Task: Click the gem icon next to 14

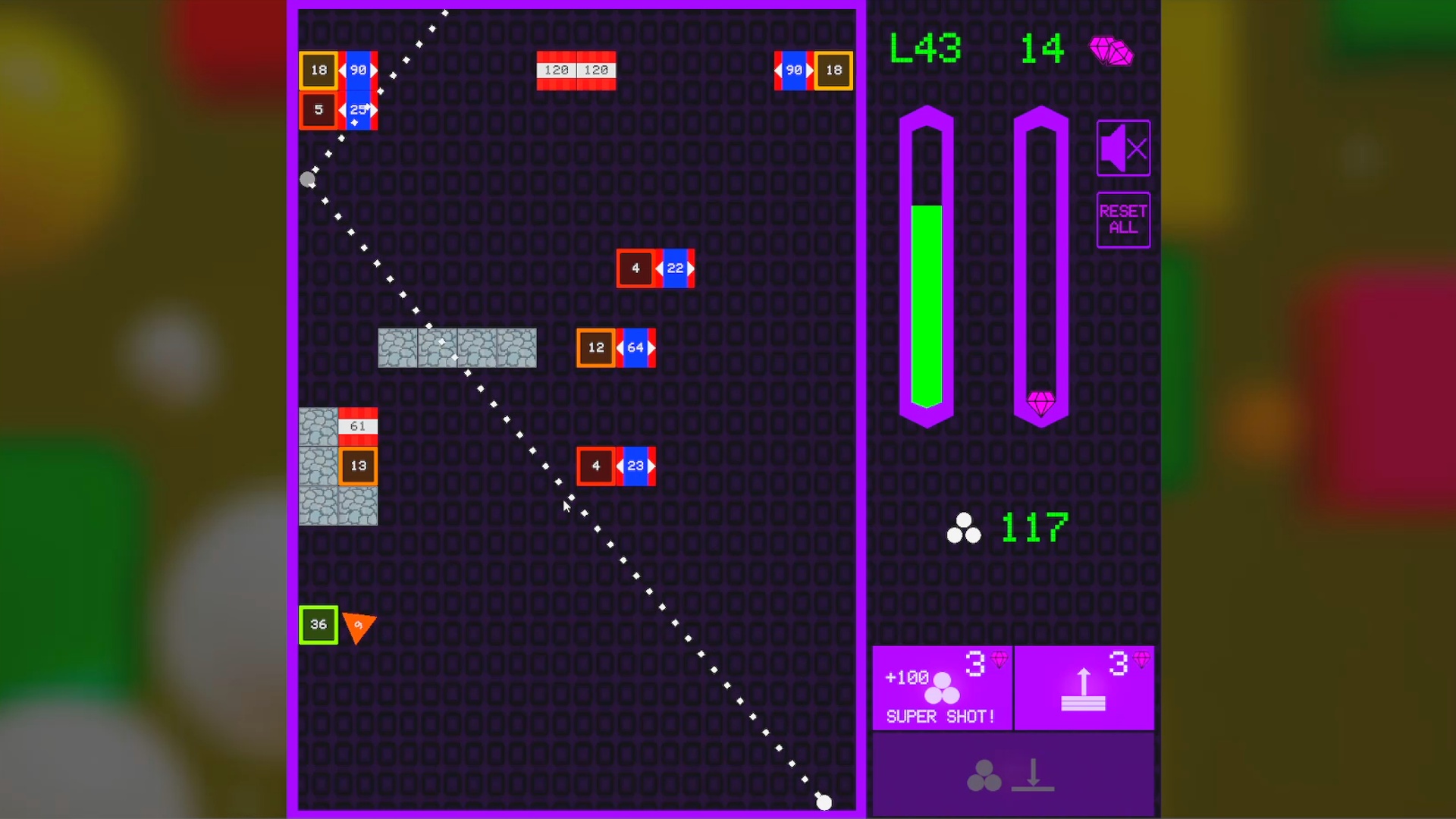Action: pos(1112,51)
